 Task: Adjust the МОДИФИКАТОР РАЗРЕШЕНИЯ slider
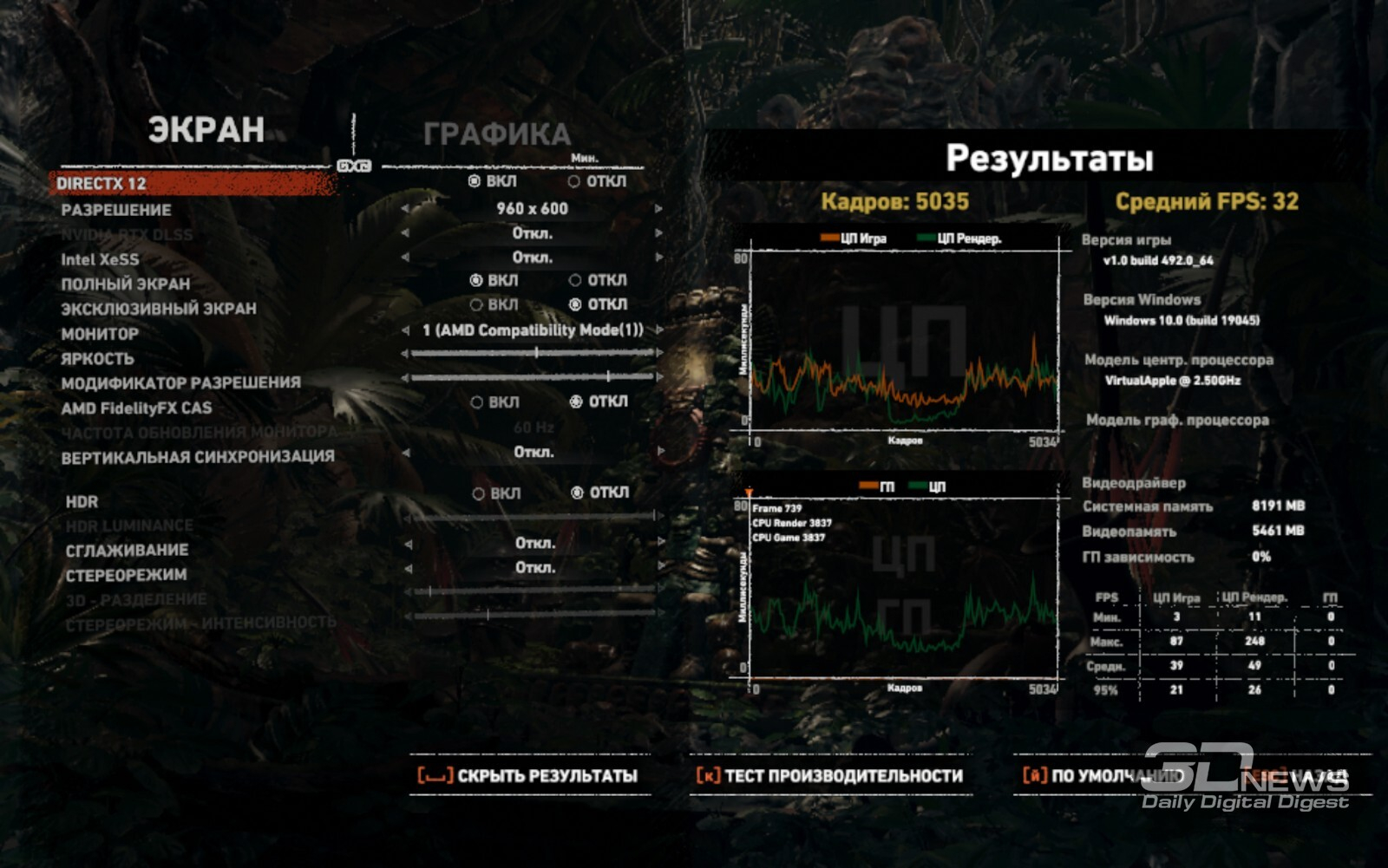tap(607, 377)
